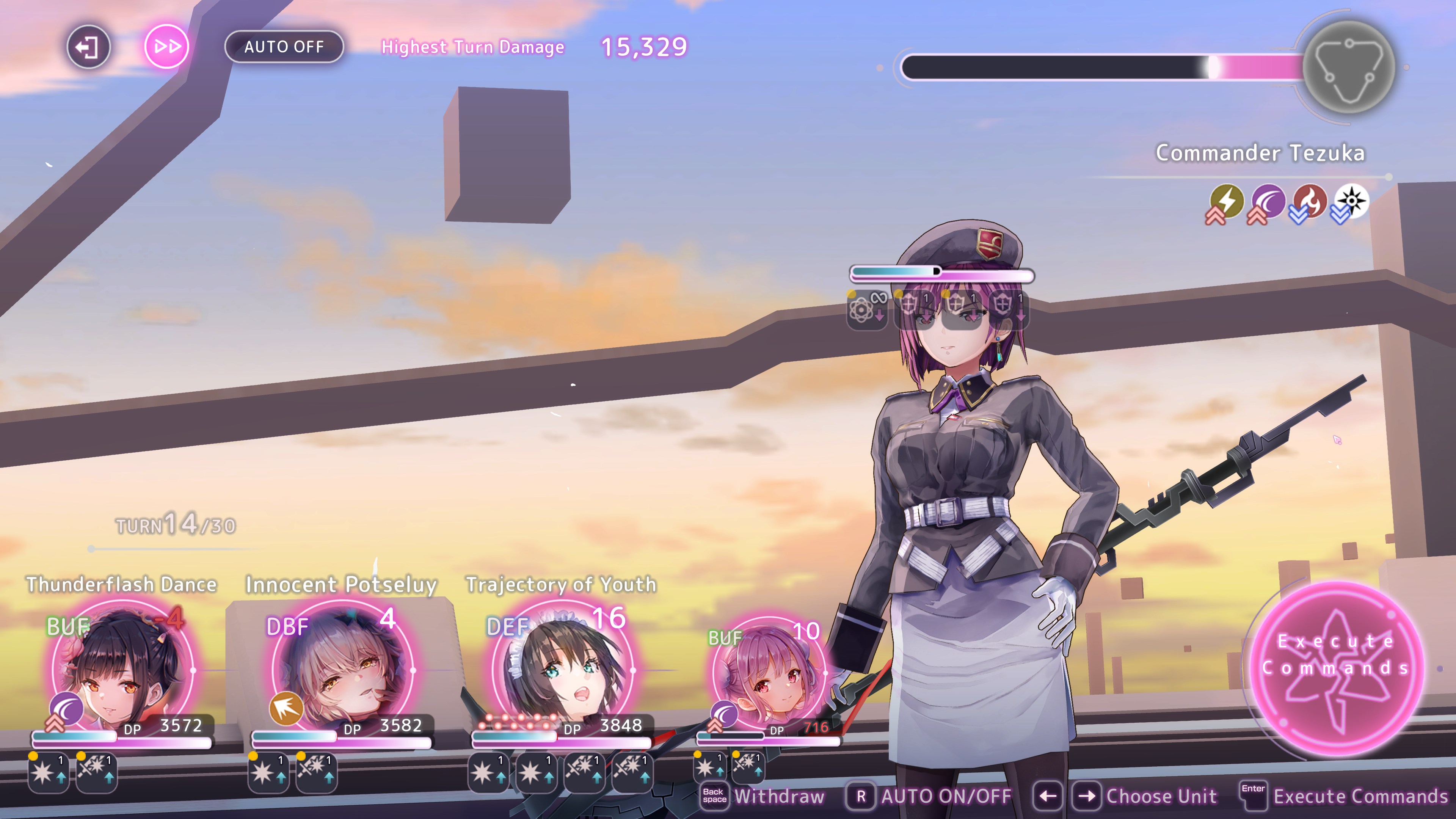Inspect the dark crescent element icon
The height and width of the screenshot is (819, 1456).
click(1268, 201)
